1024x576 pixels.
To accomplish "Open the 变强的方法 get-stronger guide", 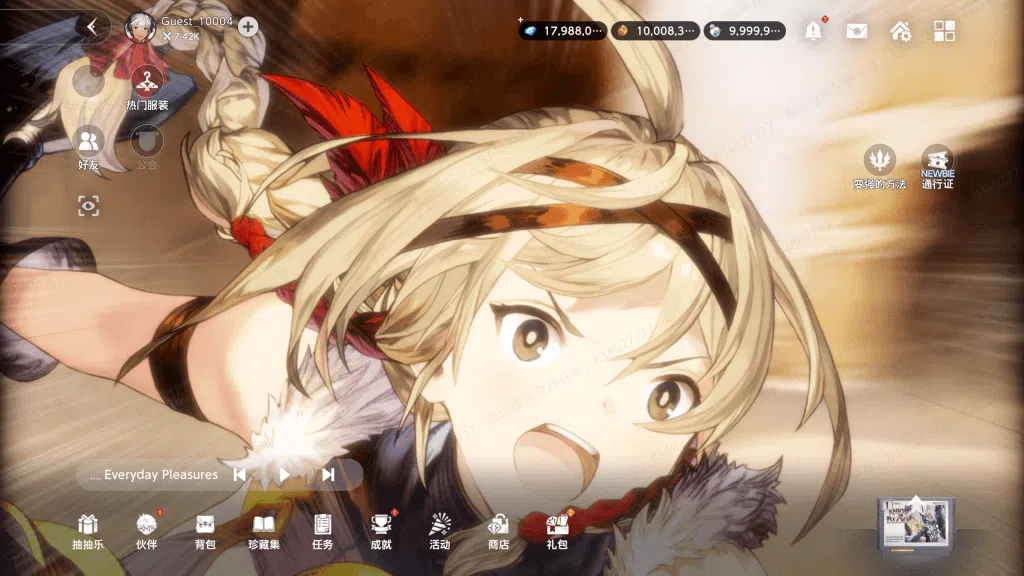I will tap(879, 165).
